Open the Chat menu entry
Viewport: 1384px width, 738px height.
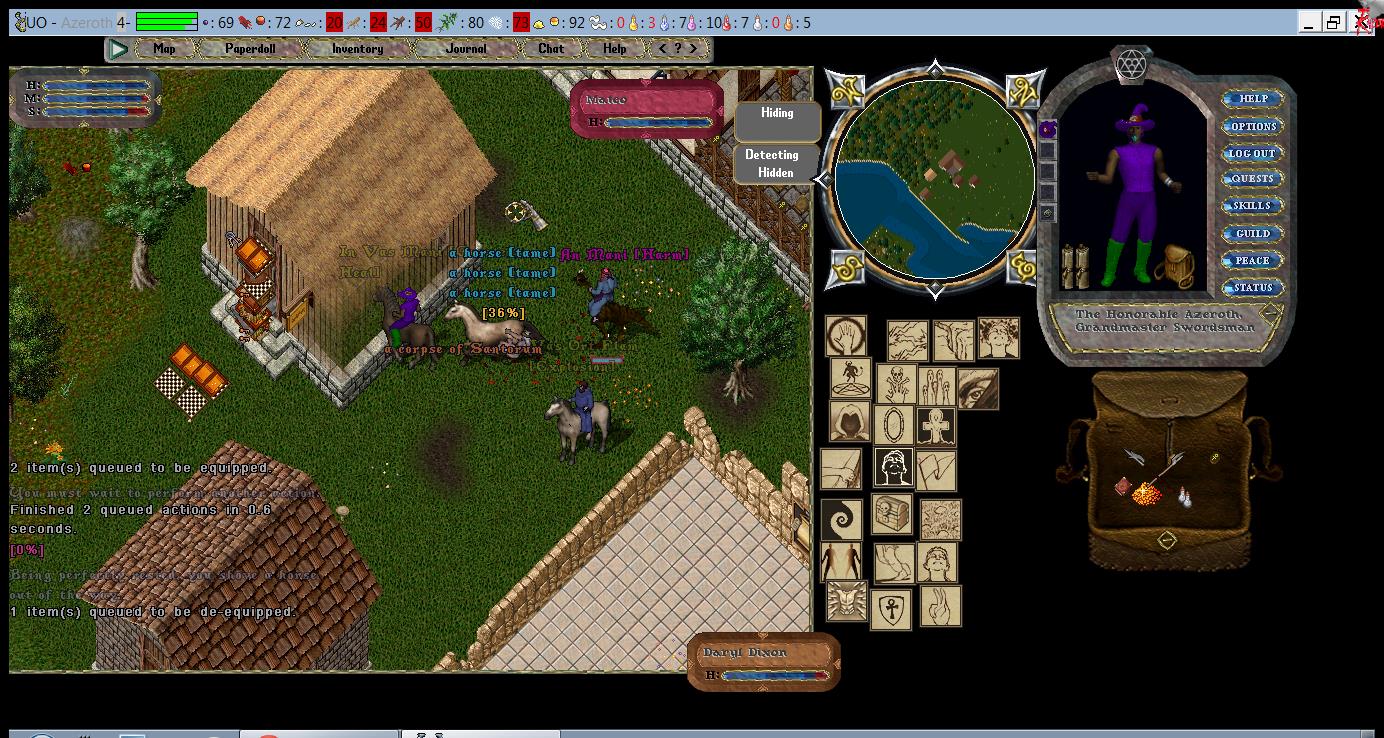pos(551,48)
